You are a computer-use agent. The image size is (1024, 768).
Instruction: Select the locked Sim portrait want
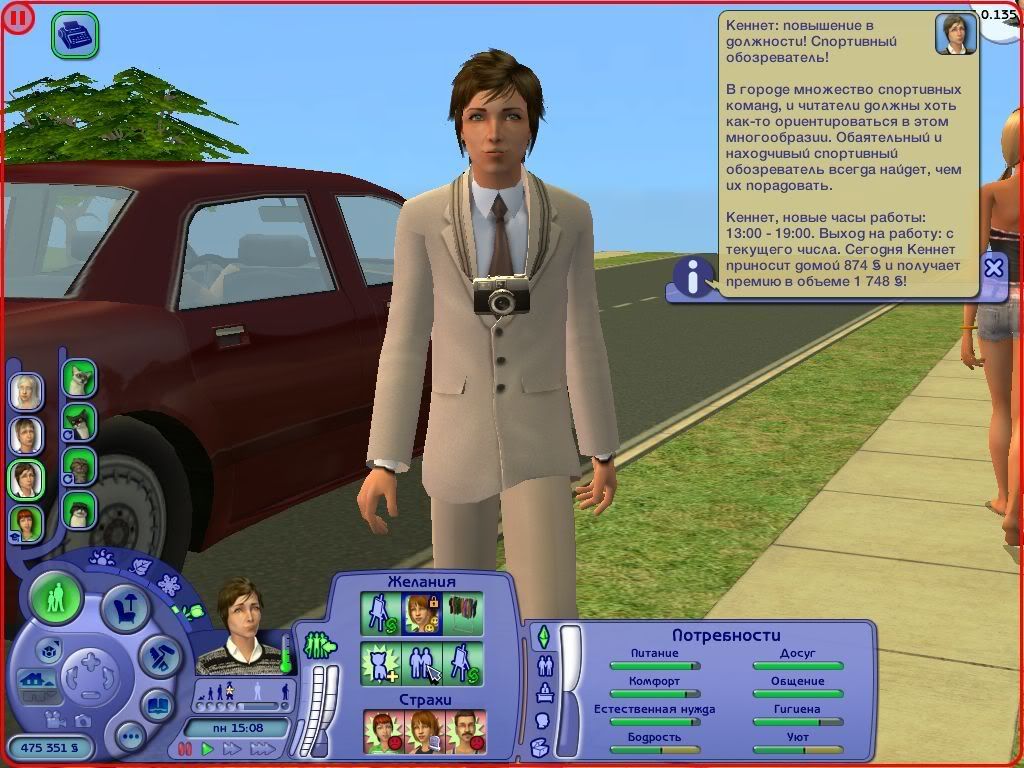[x=421, y=613]
